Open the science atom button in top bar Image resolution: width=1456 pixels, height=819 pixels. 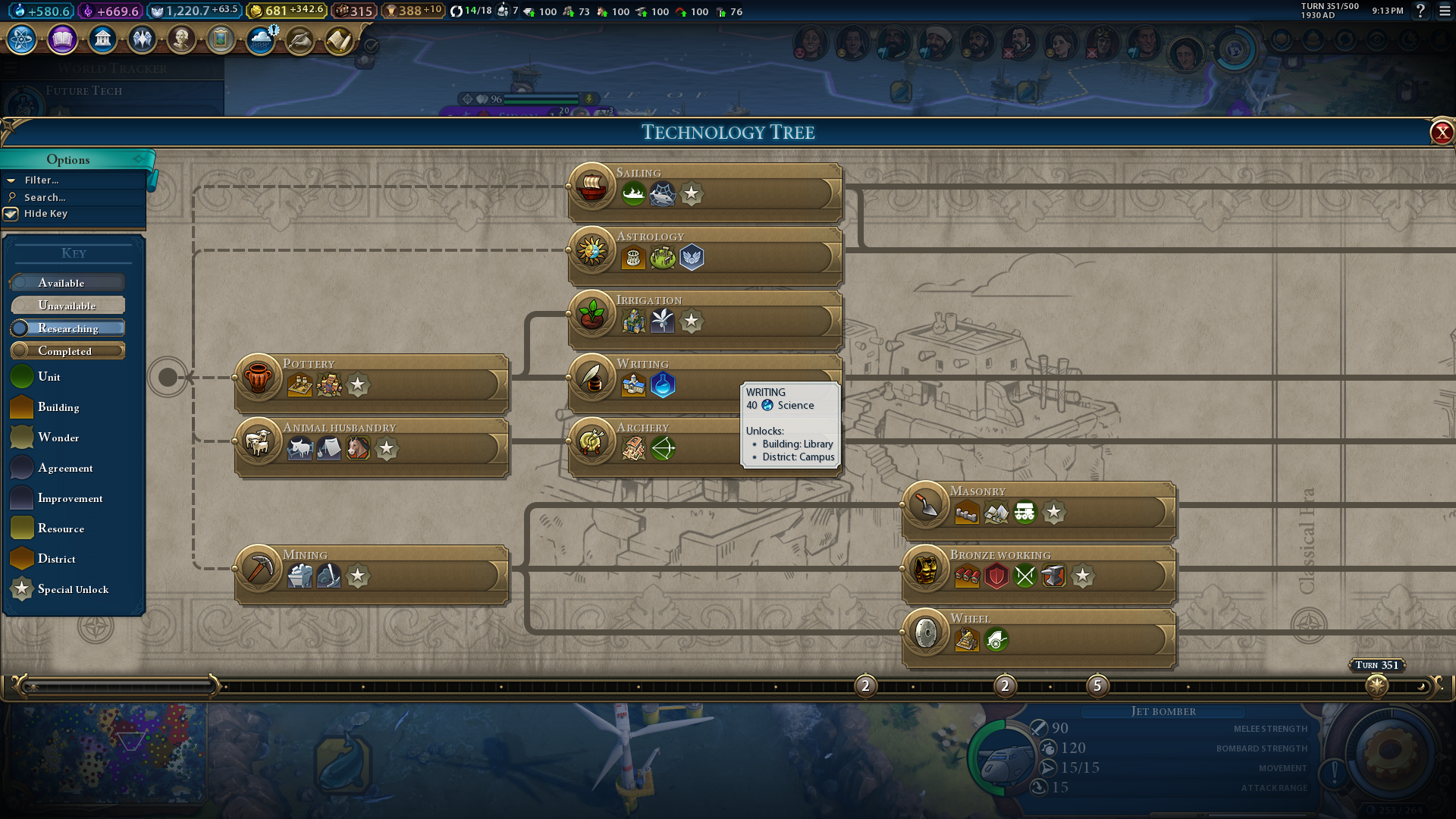[x=22, y=39]
